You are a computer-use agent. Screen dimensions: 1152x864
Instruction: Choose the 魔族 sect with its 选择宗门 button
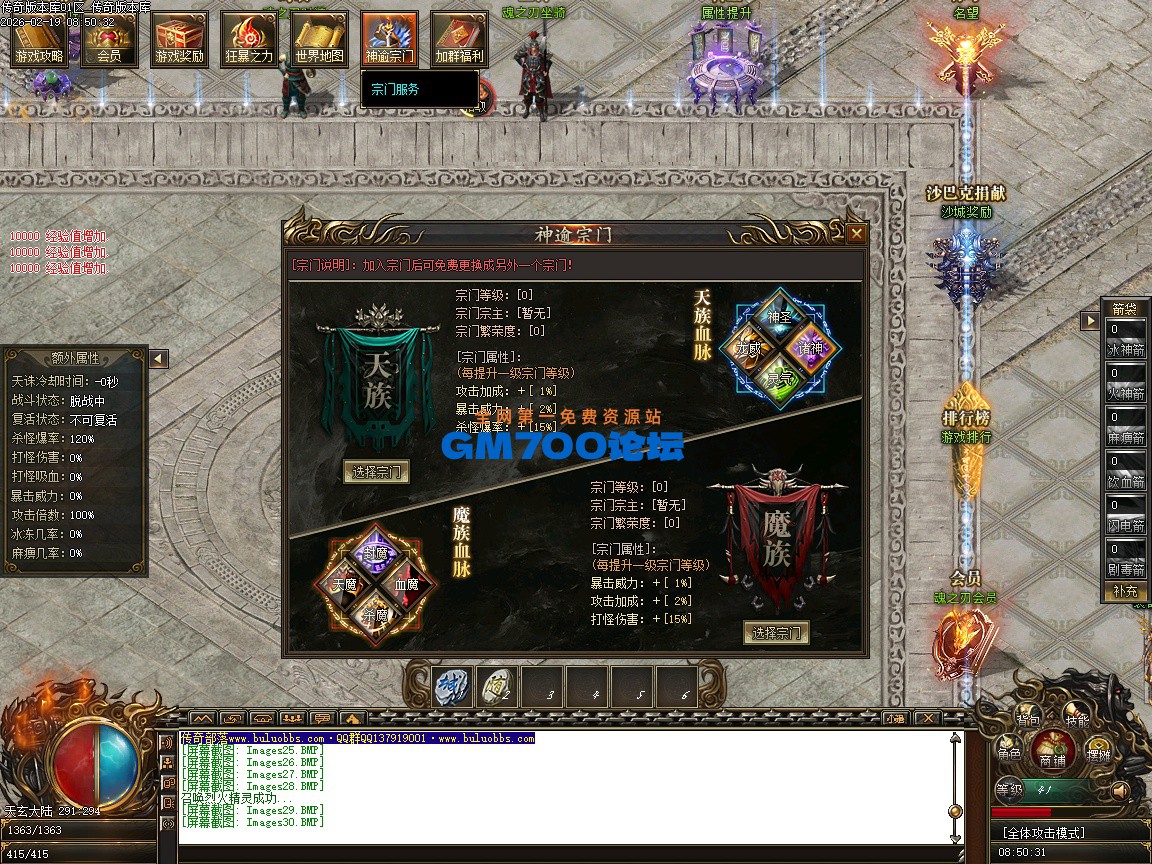point(776,633)
